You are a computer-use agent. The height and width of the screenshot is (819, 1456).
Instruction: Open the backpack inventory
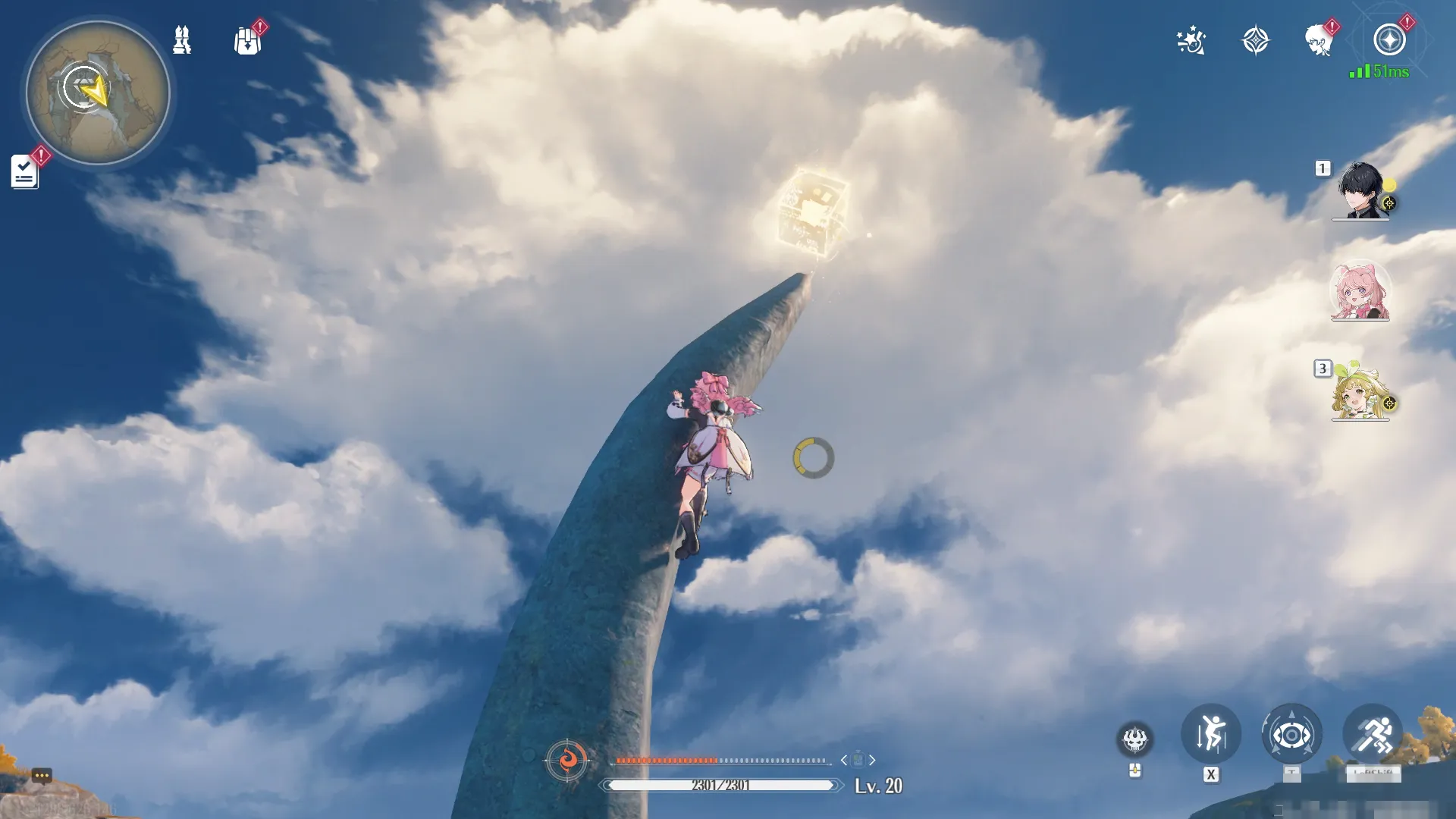247,41
